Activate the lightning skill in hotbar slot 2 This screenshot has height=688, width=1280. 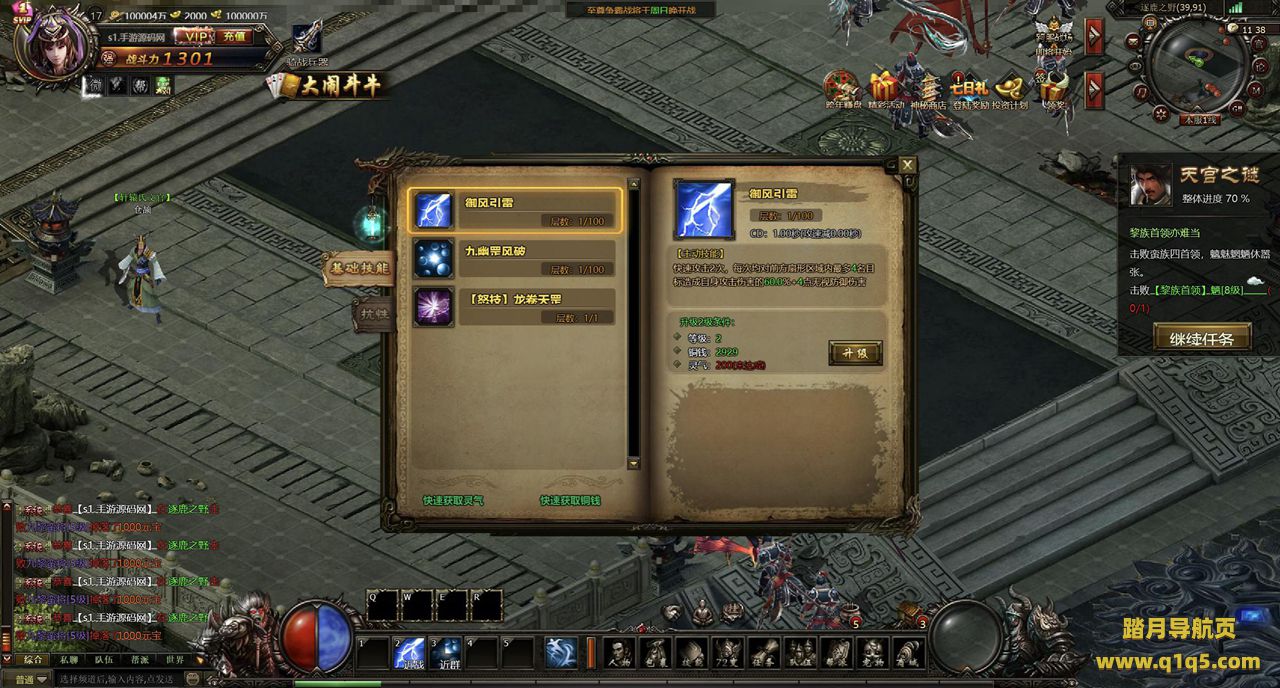(408, 653)
